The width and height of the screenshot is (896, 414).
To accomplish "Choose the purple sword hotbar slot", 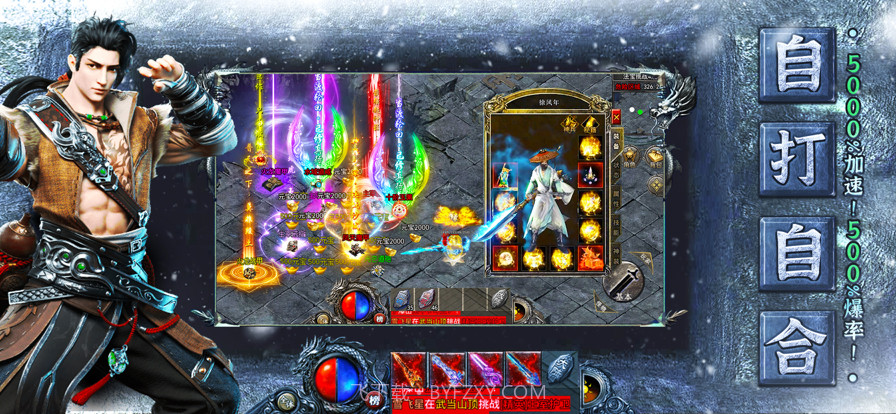I will click(x=483, y=369).
